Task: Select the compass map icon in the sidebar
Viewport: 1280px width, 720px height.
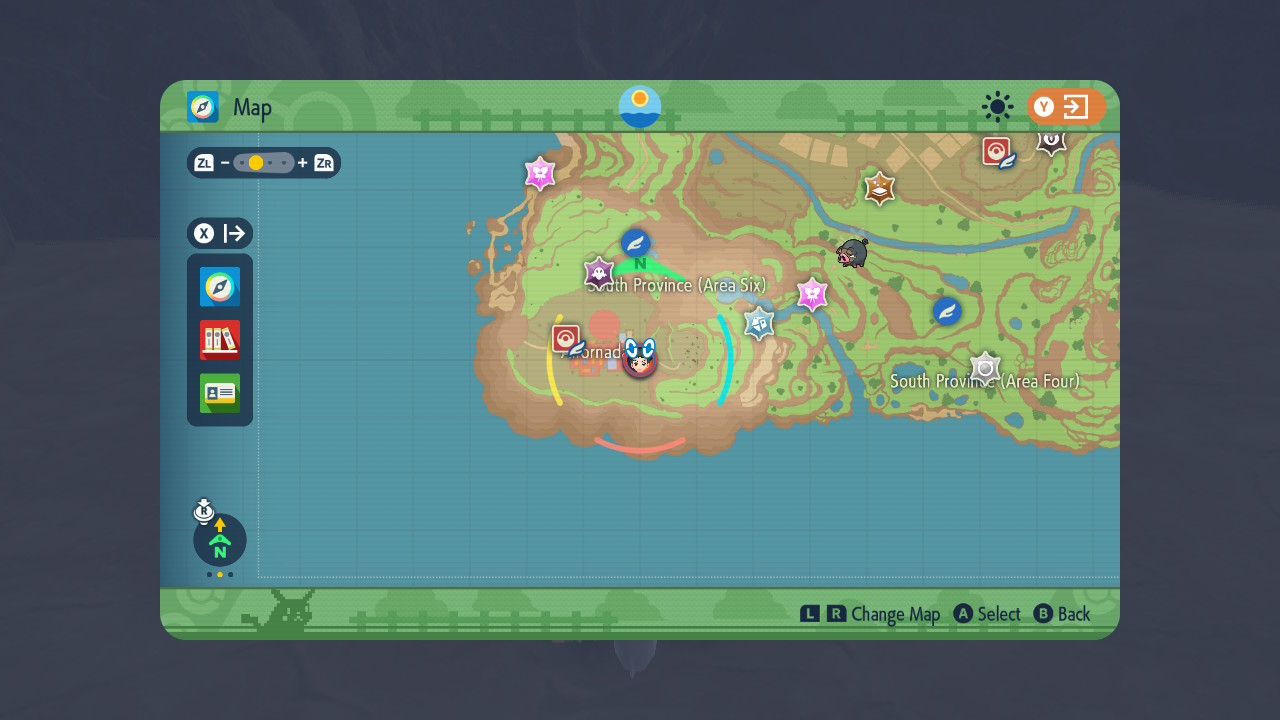Action: pyautogui.click(x=219, y=286)
